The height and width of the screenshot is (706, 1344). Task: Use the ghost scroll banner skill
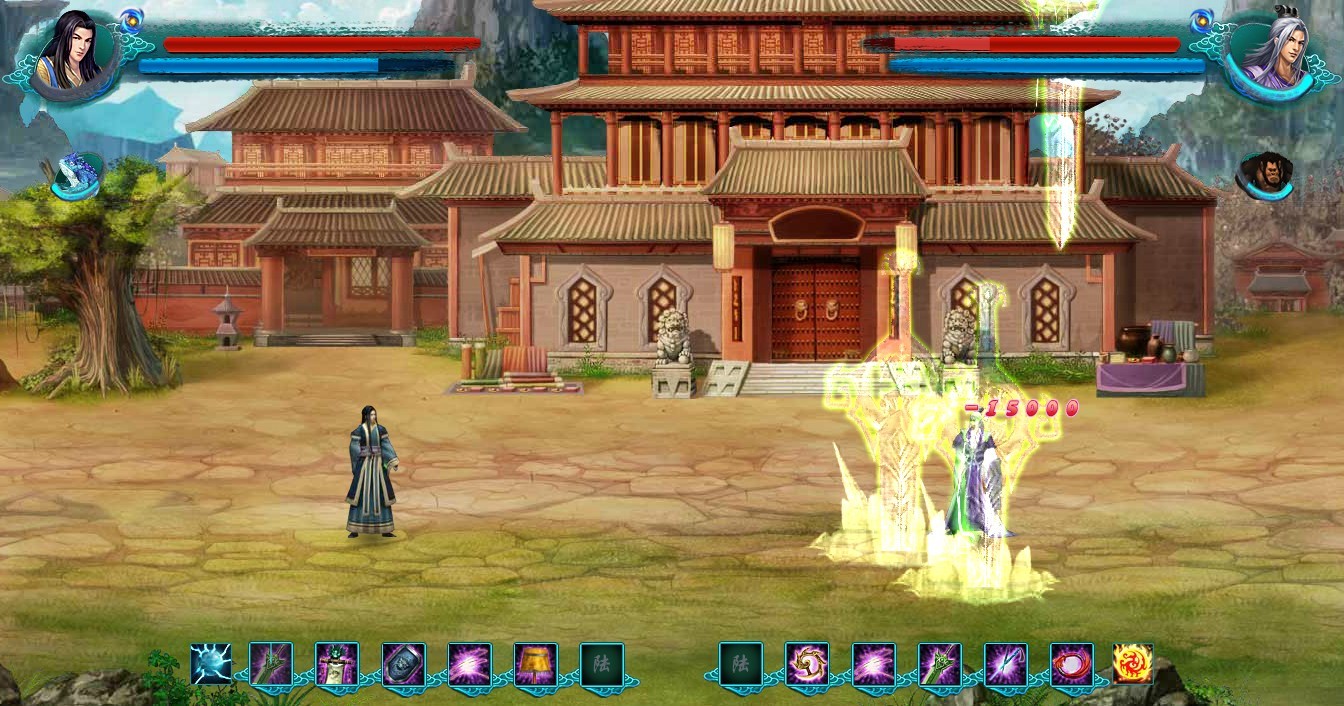coord(337,664)
